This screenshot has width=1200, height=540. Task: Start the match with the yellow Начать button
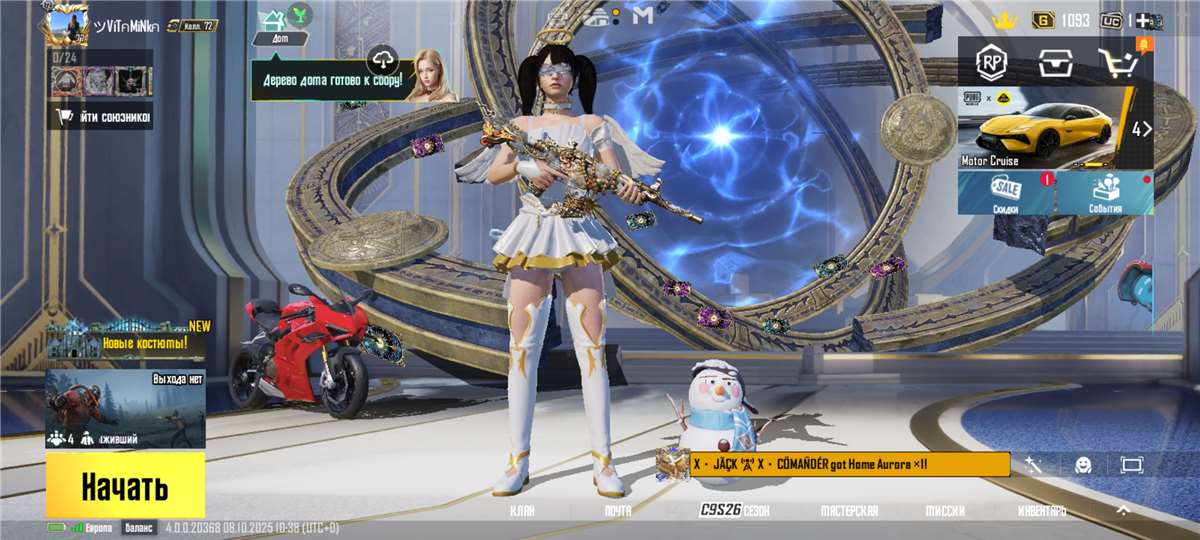[125, 486]
